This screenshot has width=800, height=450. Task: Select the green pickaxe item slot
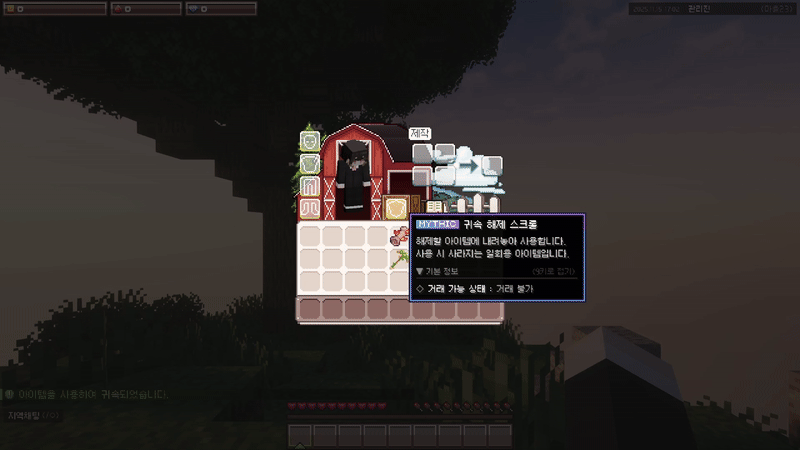pos(400,261)
